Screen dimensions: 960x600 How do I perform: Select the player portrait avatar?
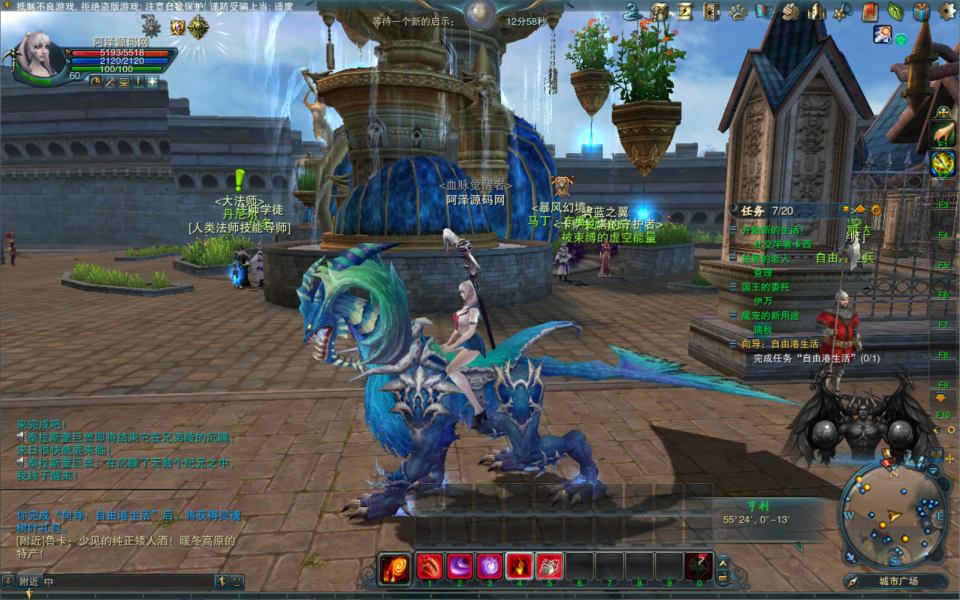(x=40, y=55)
